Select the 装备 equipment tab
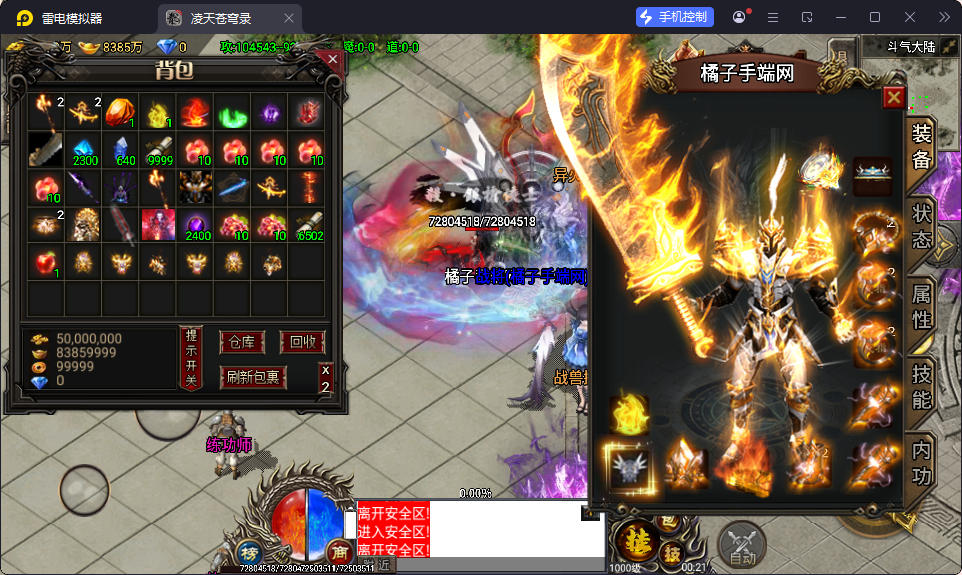The height and width of the screenshot is (575, 962). click(x=921, y=147)
